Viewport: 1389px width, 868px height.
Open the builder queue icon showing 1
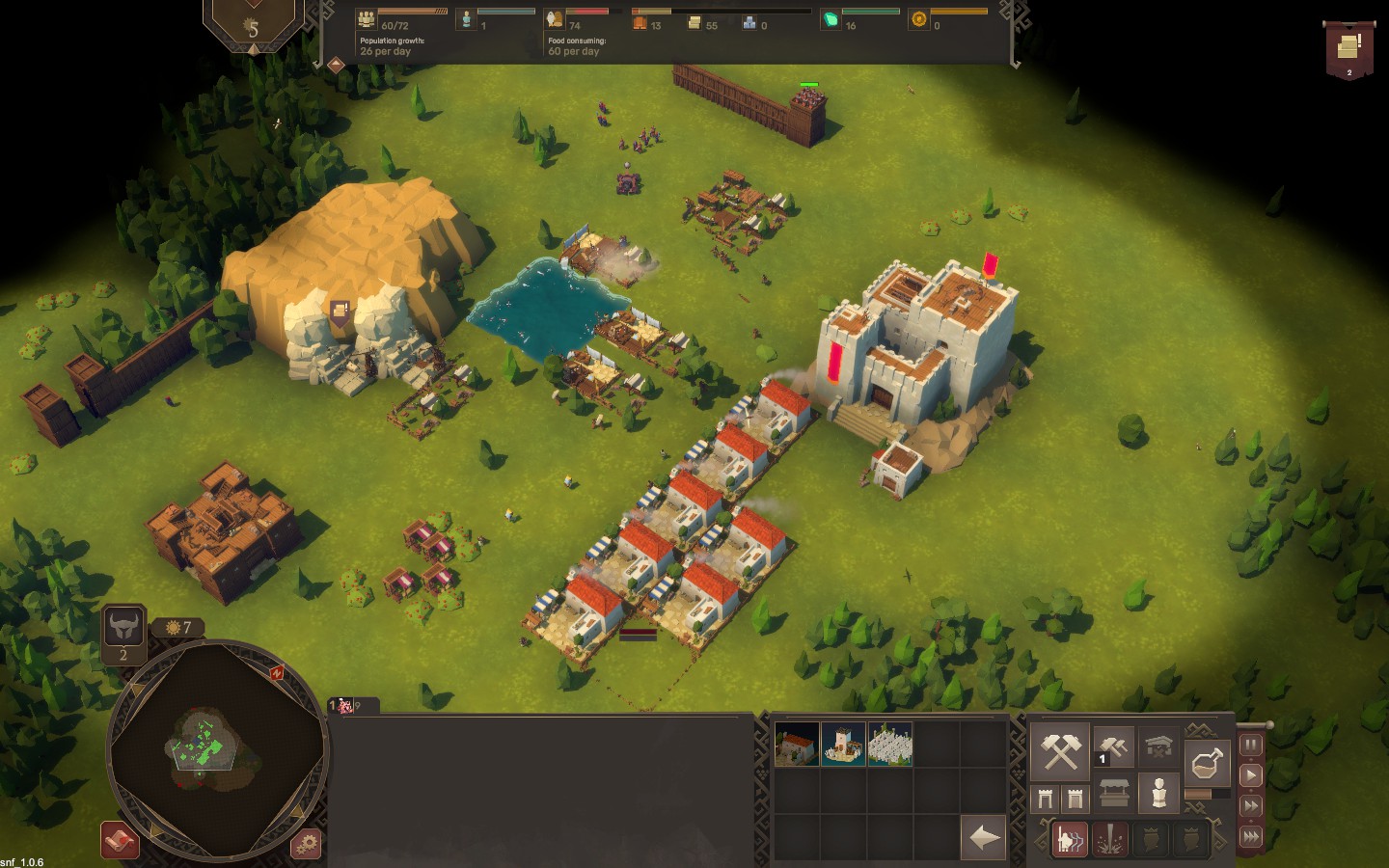[x=1113, y=746]
